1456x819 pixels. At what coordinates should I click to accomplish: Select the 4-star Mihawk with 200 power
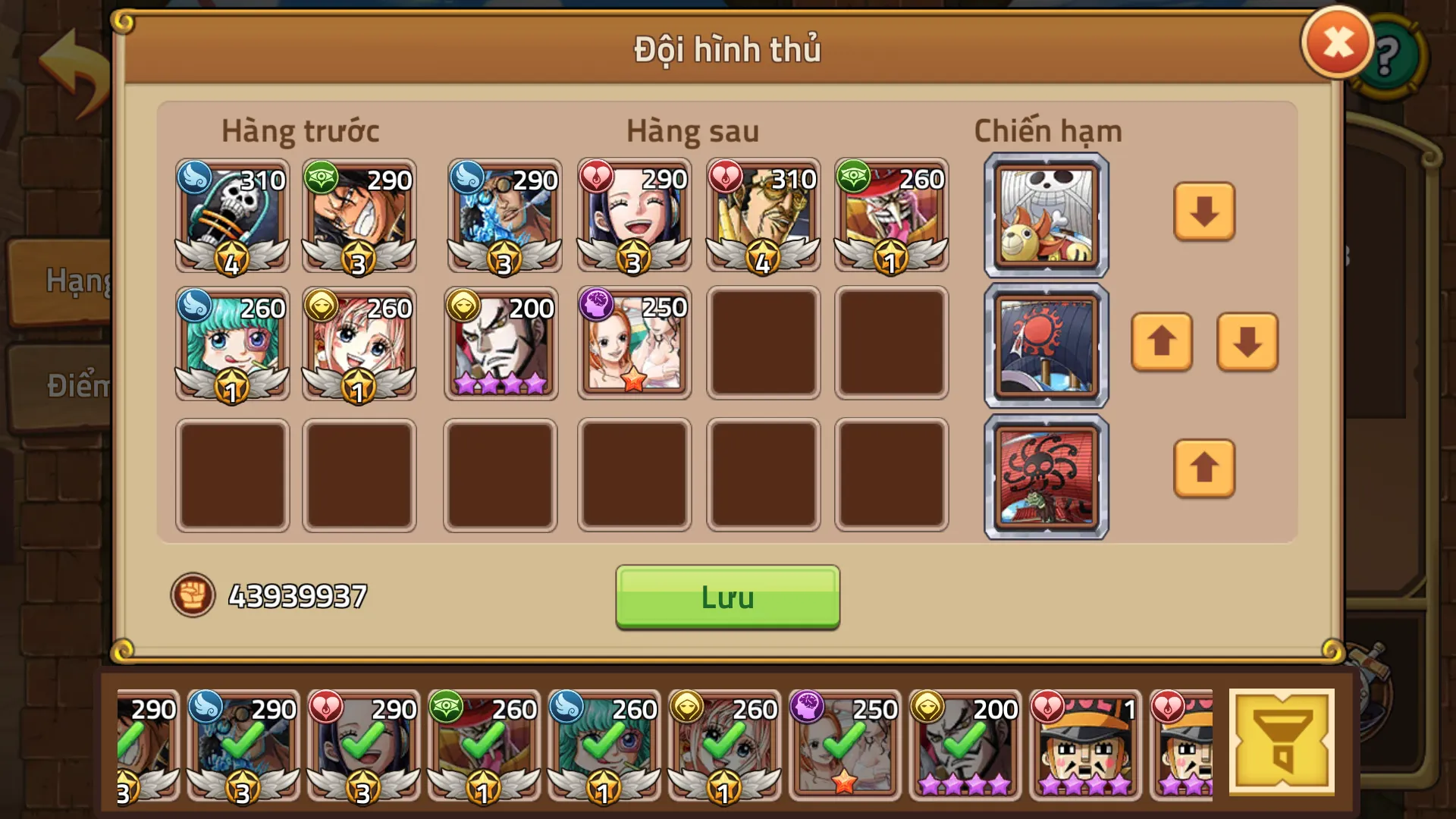(x=500, y=343)
